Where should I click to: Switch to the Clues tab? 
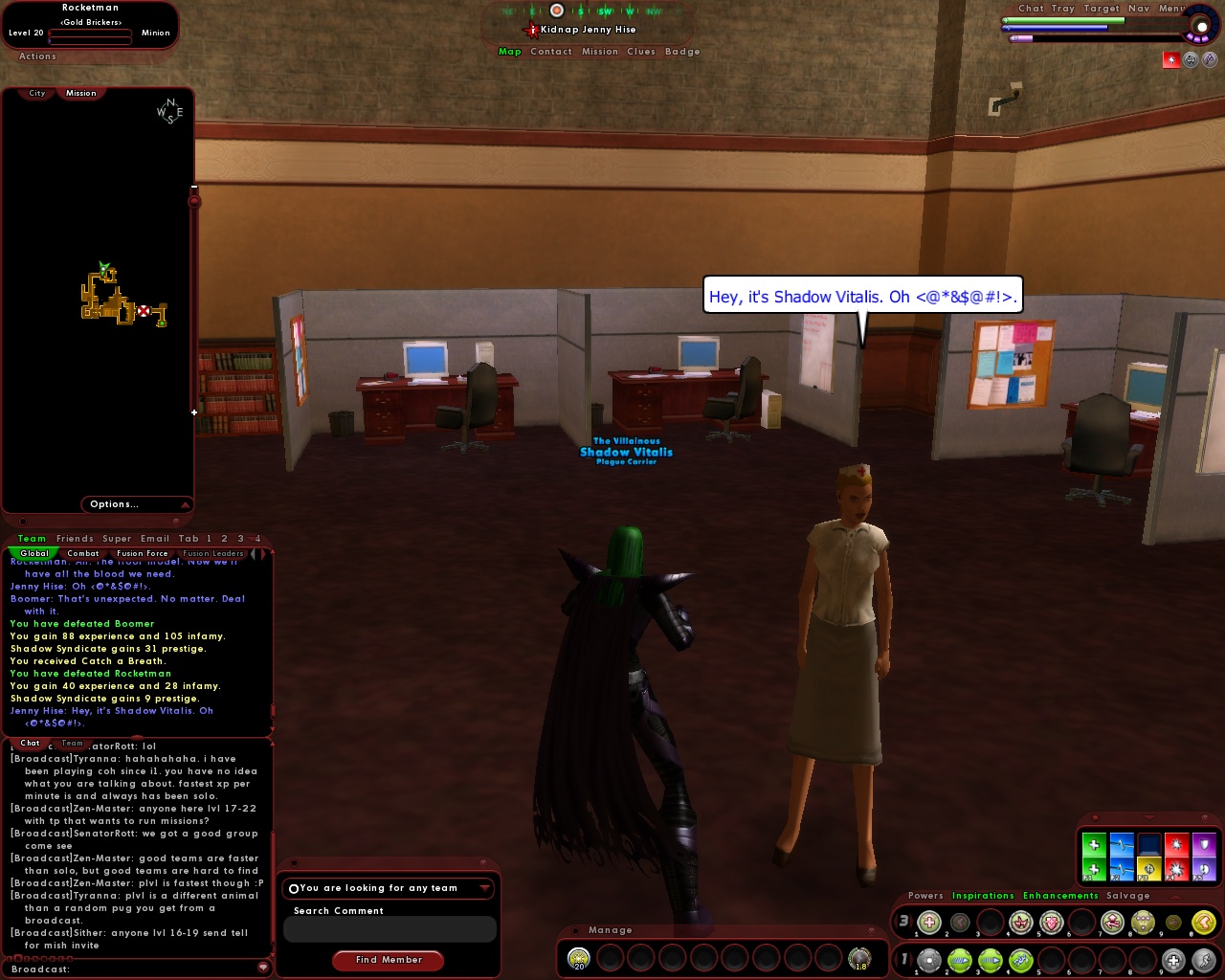pyautogui.click(x=640, y=51)
